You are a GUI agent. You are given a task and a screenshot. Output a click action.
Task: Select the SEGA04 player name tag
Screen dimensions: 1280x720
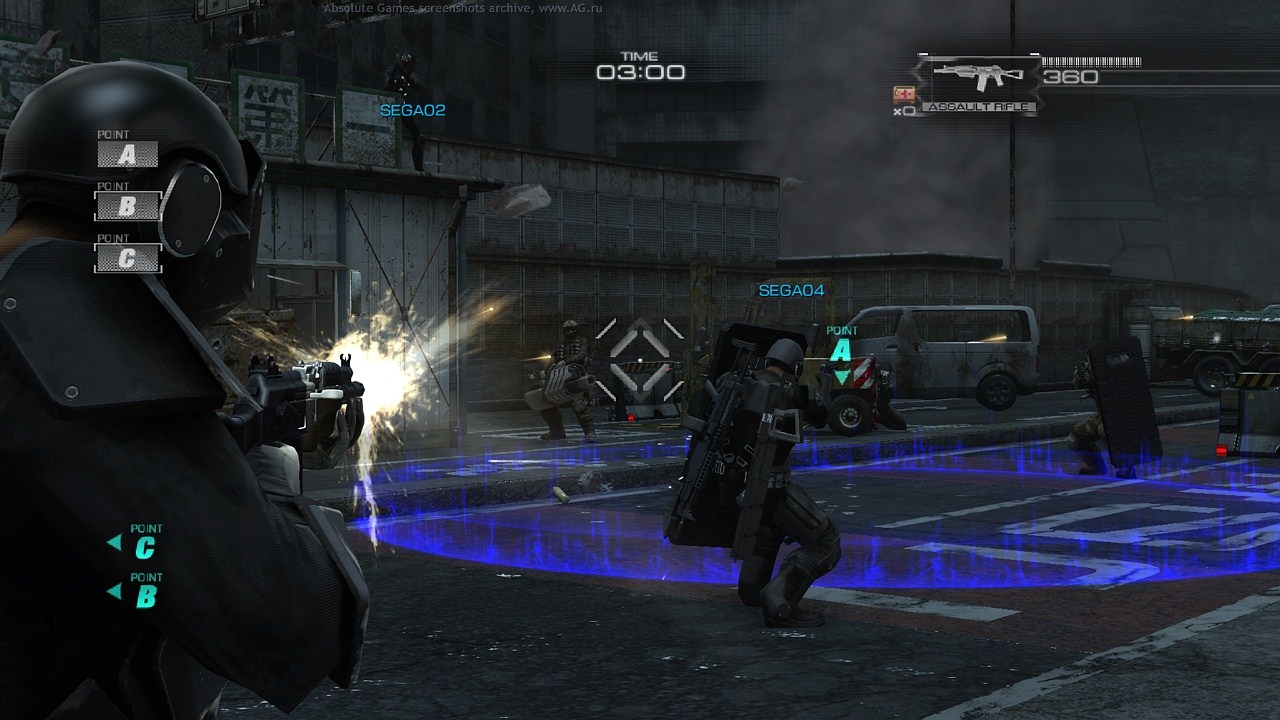coord(791,291)
